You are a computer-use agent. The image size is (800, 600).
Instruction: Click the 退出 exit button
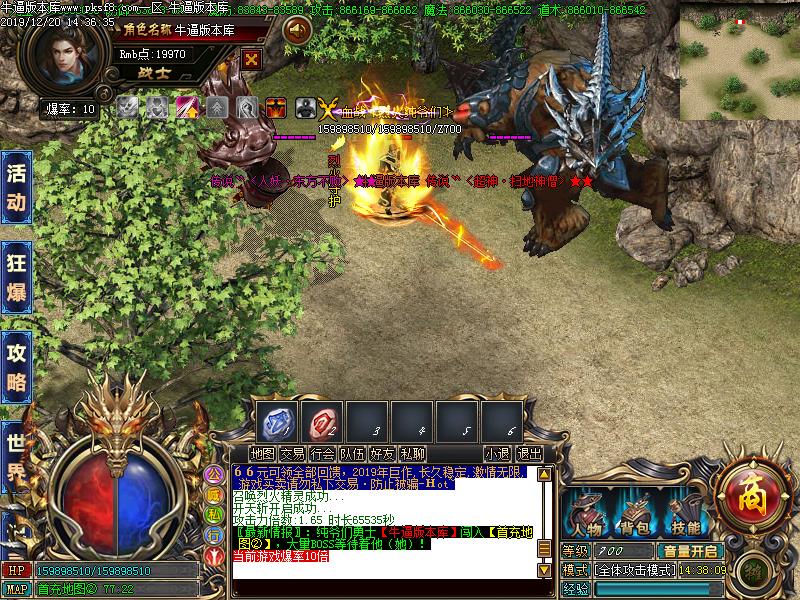coord(530,454)
